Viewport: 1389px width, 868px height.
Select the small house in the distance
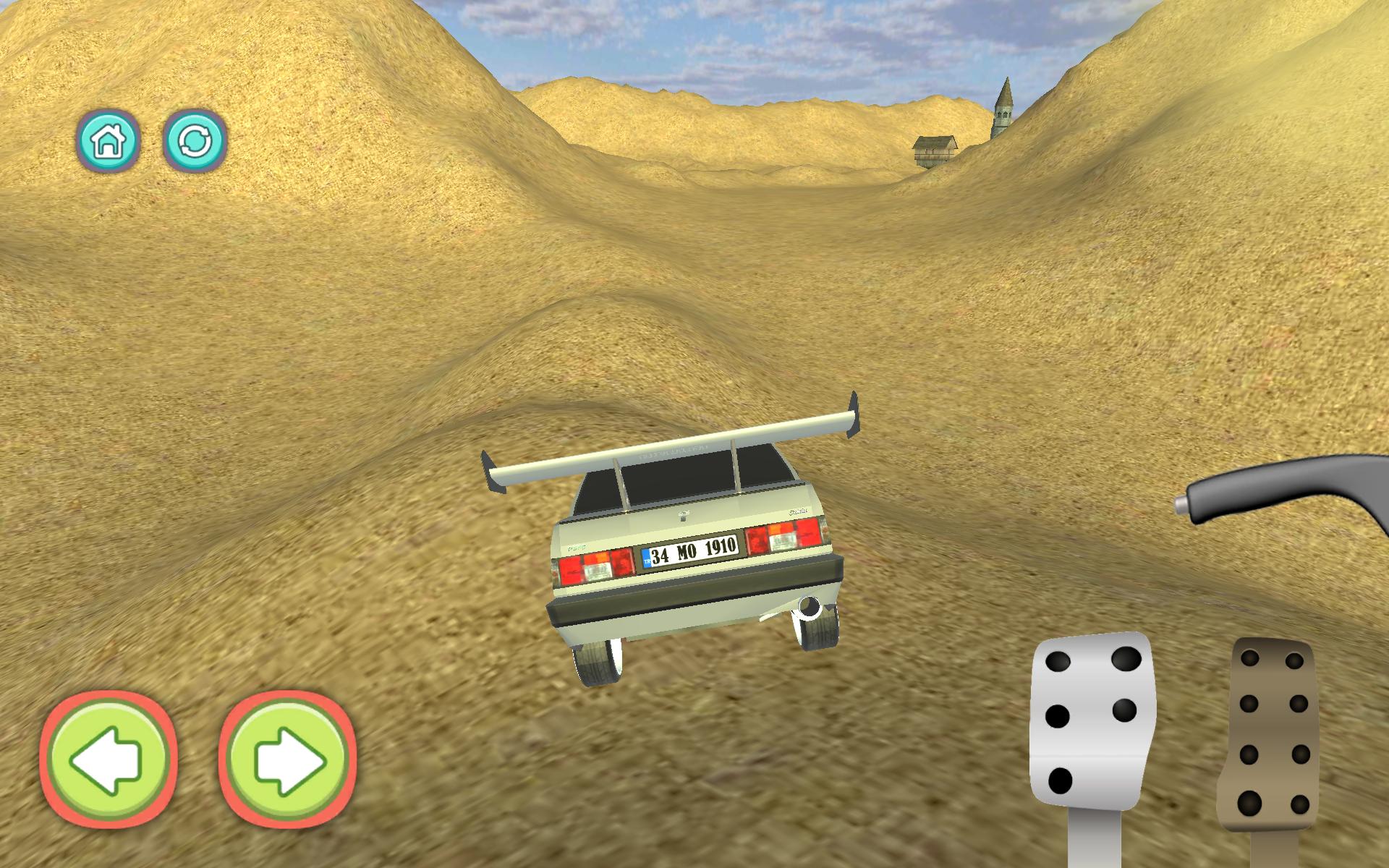933,150
